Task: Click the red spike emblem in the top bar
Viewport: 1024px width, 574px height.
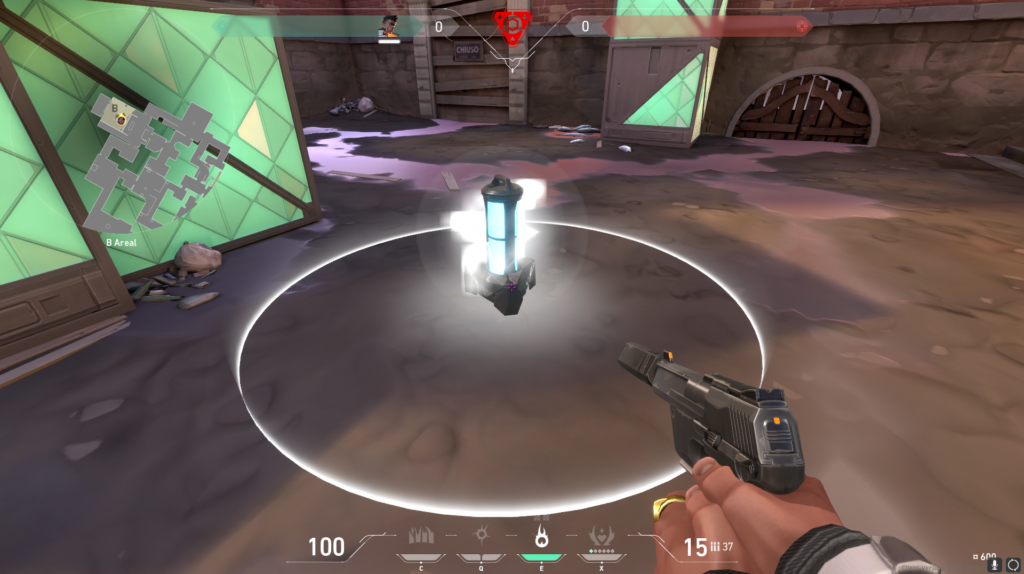Action: click(x=512, y=25)
